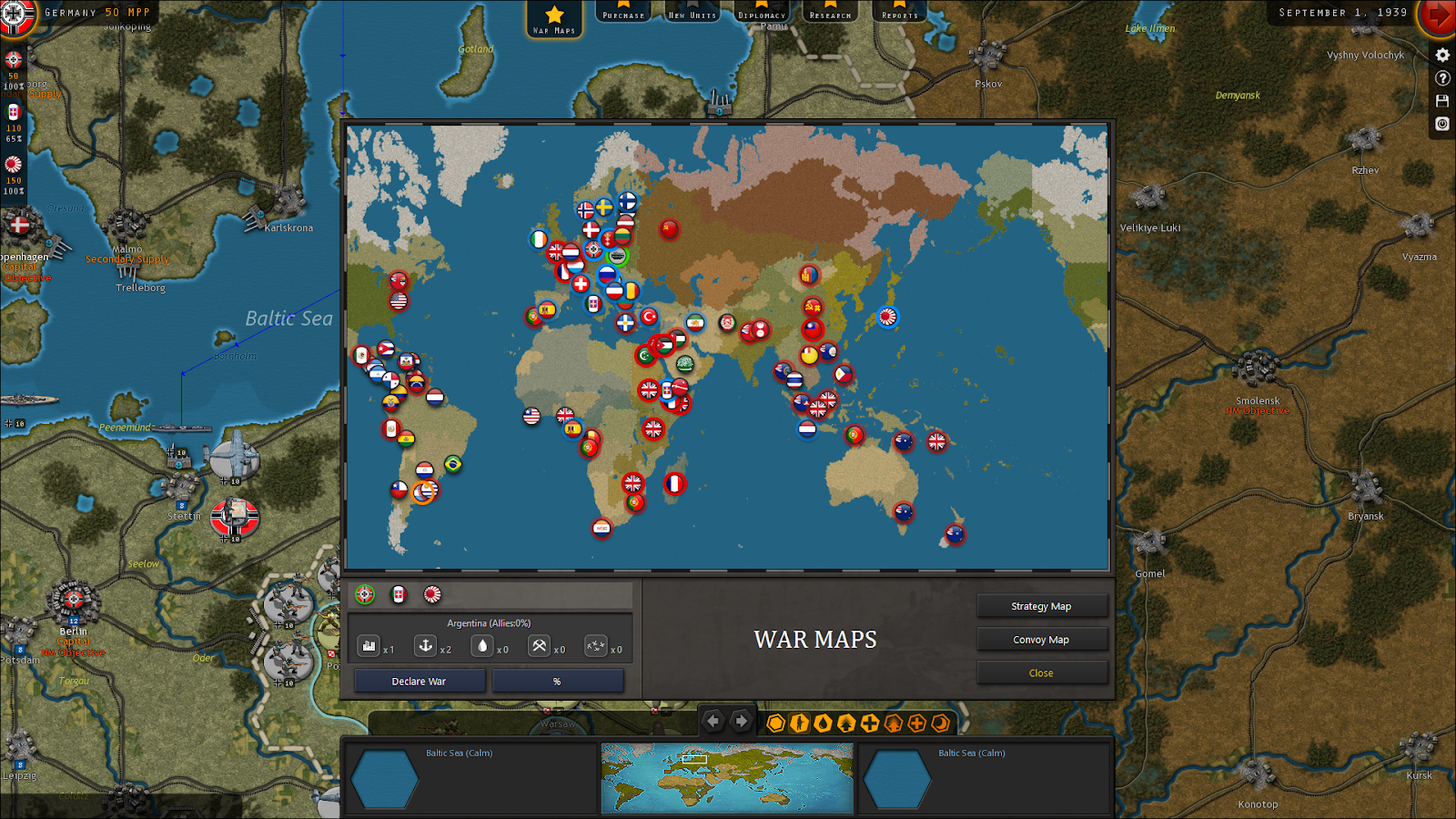Declare War on Argentina
Viewport: 1456px width, 819px height.
[x=419, y=681]
